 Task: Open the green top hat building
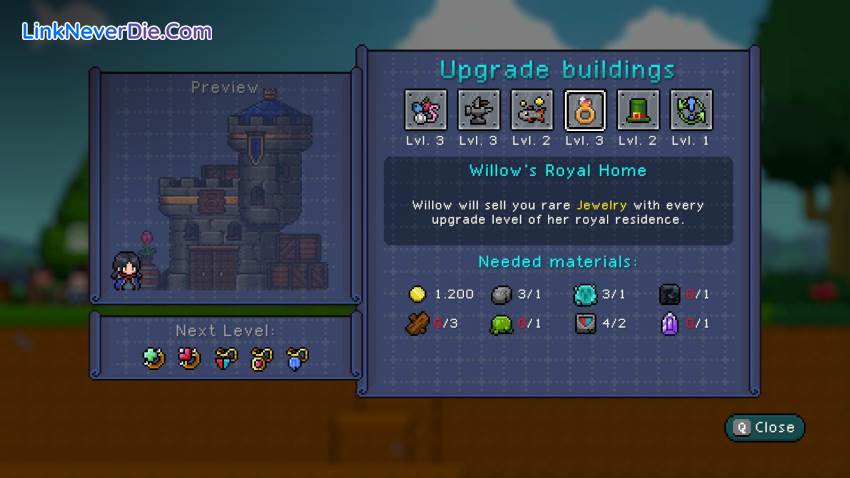(638, 110)
